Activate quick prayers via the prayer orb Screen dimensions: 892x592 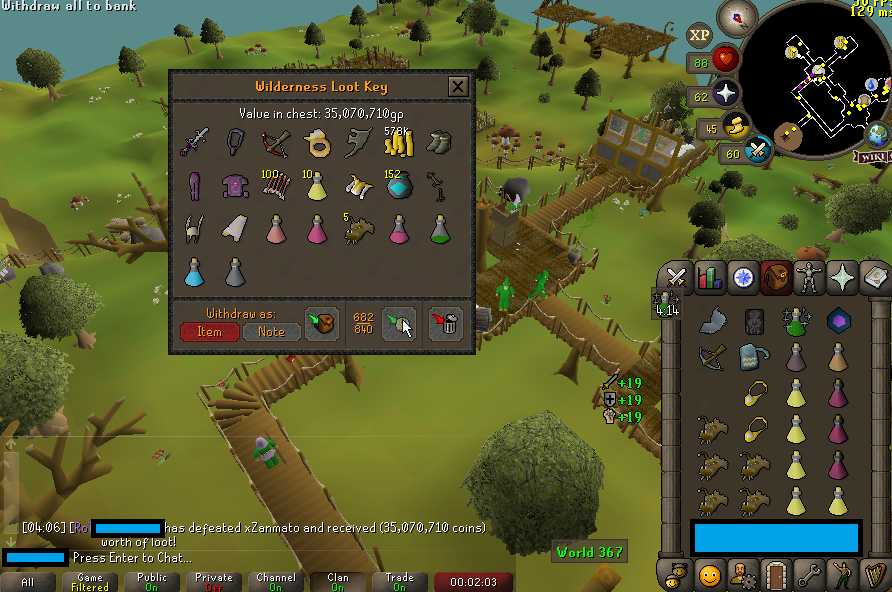[x=725, y=96]
